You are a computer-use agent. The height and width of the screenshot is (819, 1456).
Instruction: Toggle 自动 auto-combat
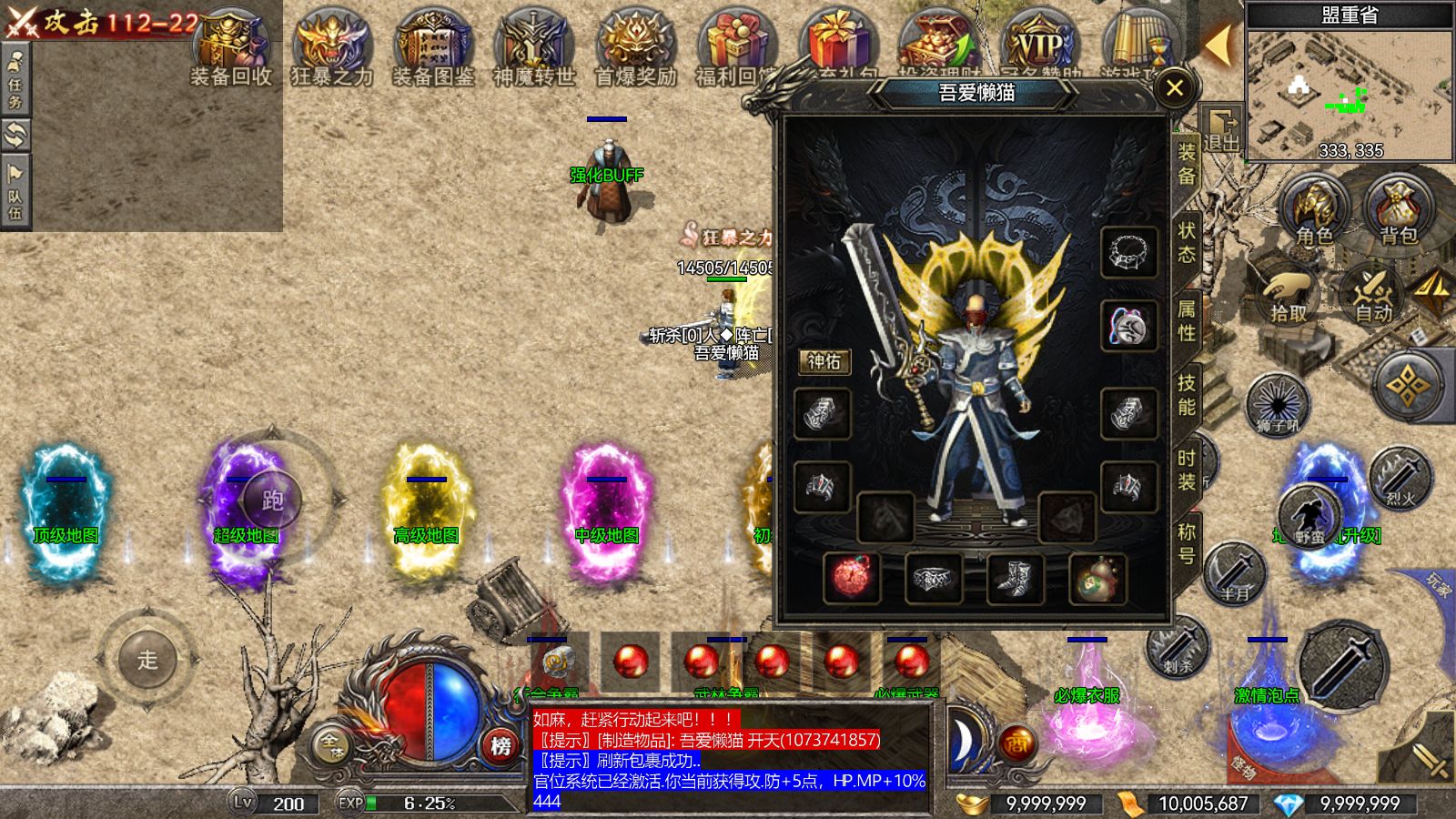pyautogui.click(x=1374, y=293)
